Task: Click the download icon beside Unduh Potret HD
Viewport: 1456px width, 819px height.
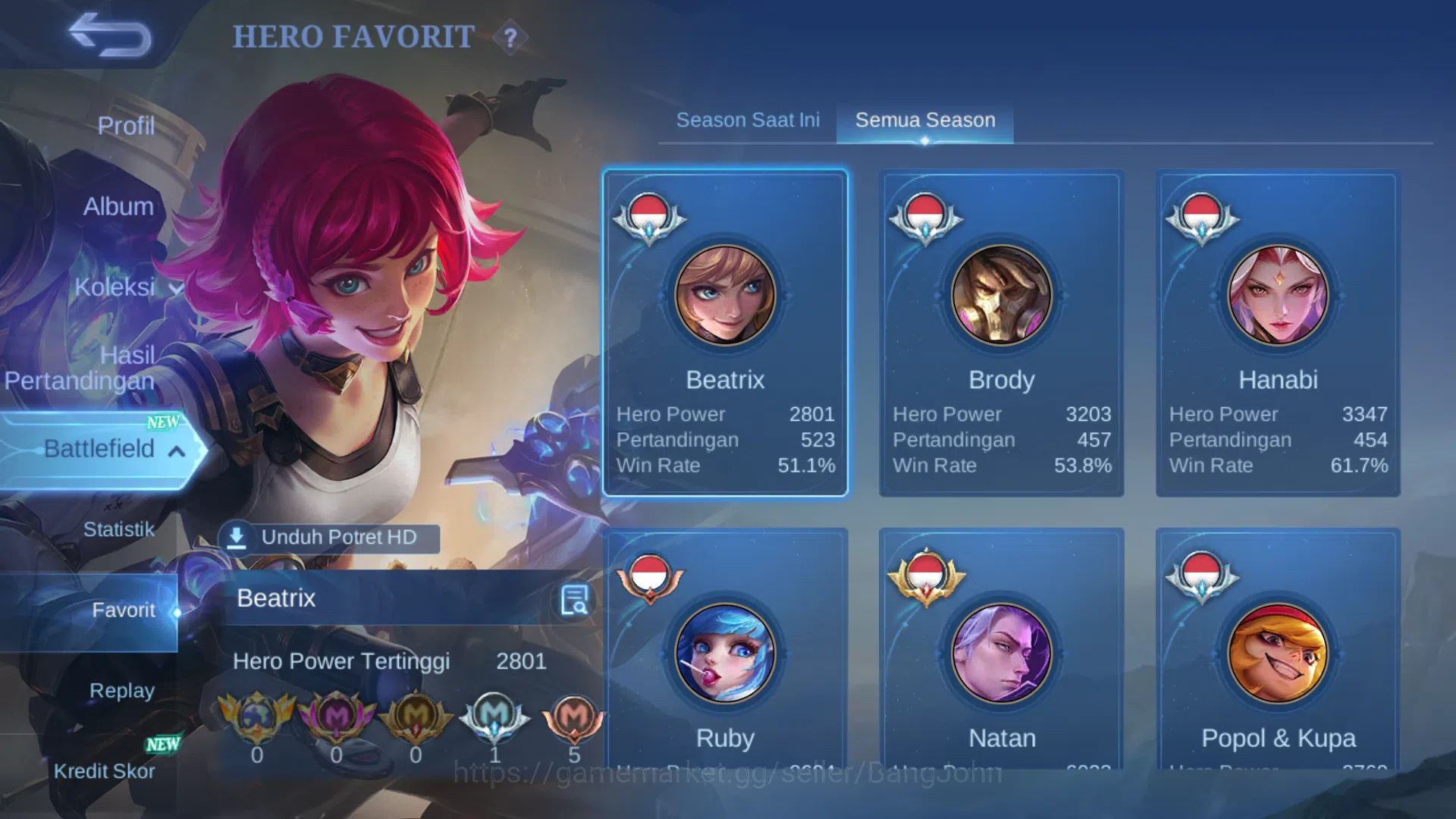Action: pyautogui.click(x=236, y=537)
